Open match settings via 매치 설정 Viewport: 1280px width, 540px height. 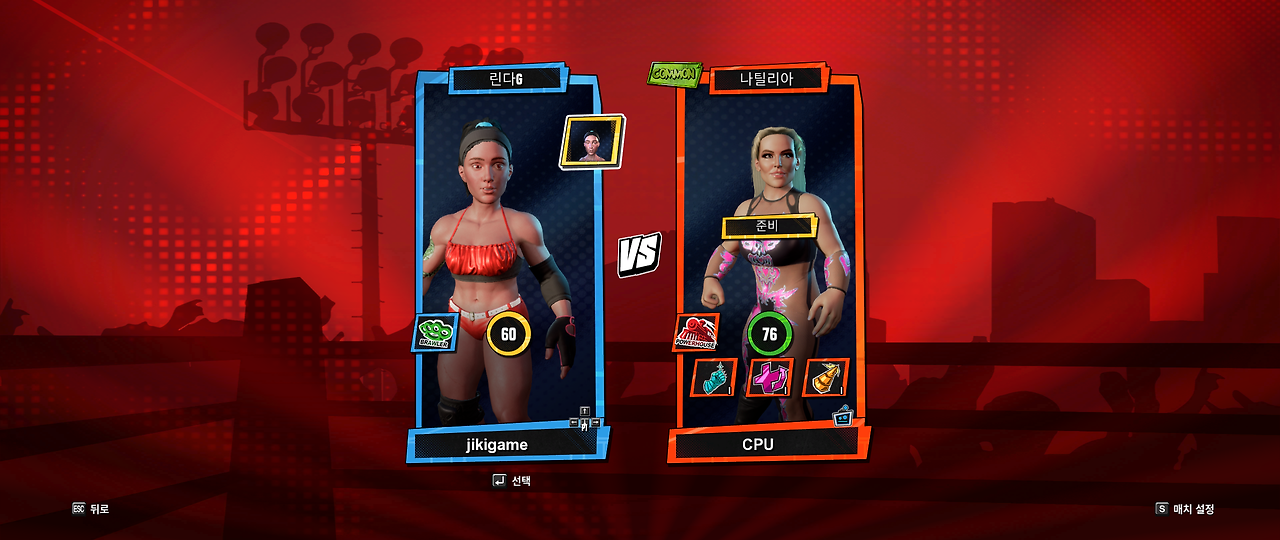click(x=1185, y=509)
